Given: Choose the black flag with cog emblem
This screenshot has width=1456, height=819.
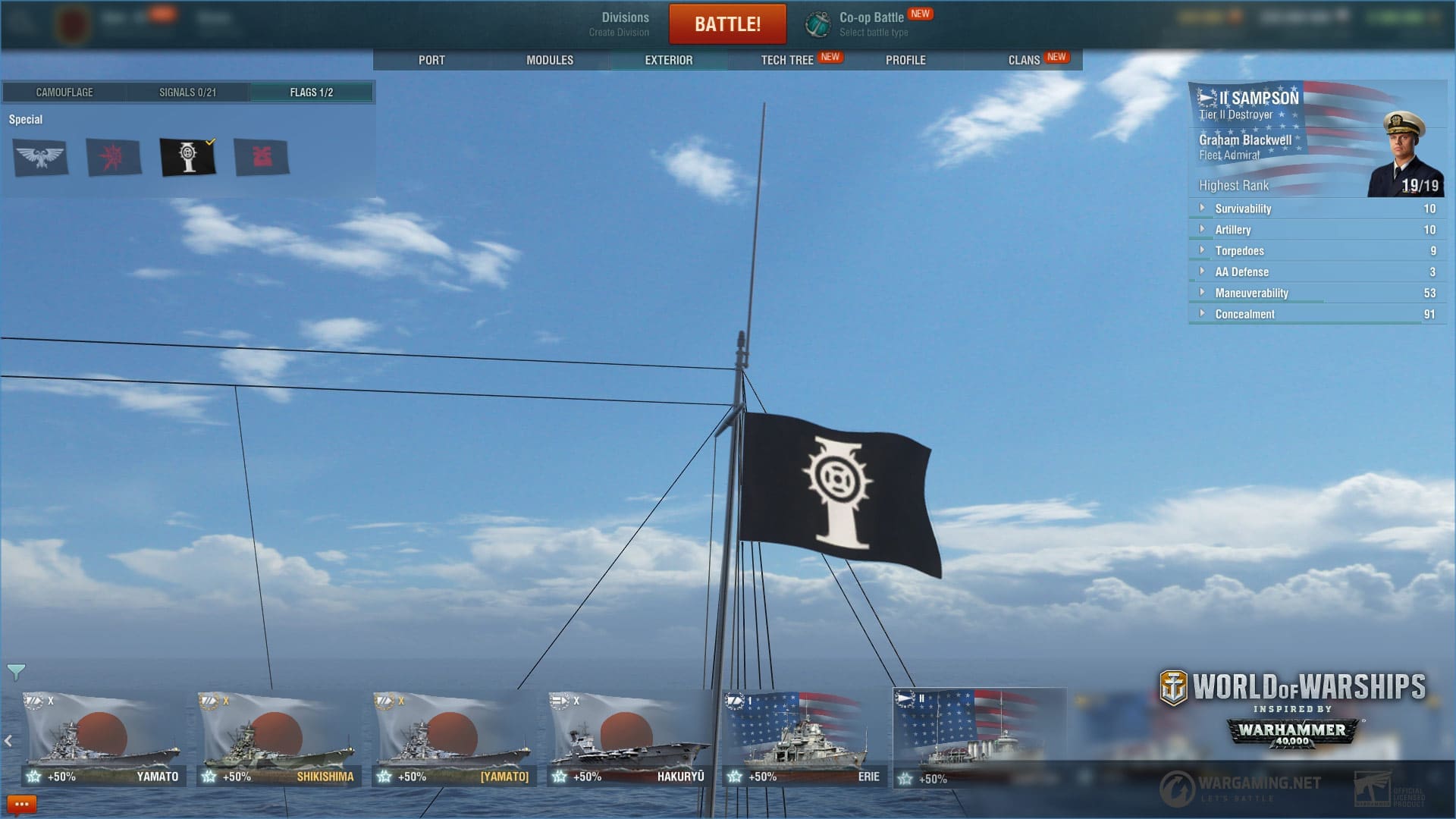Looking at the screenshot, I should click(187, 158).
